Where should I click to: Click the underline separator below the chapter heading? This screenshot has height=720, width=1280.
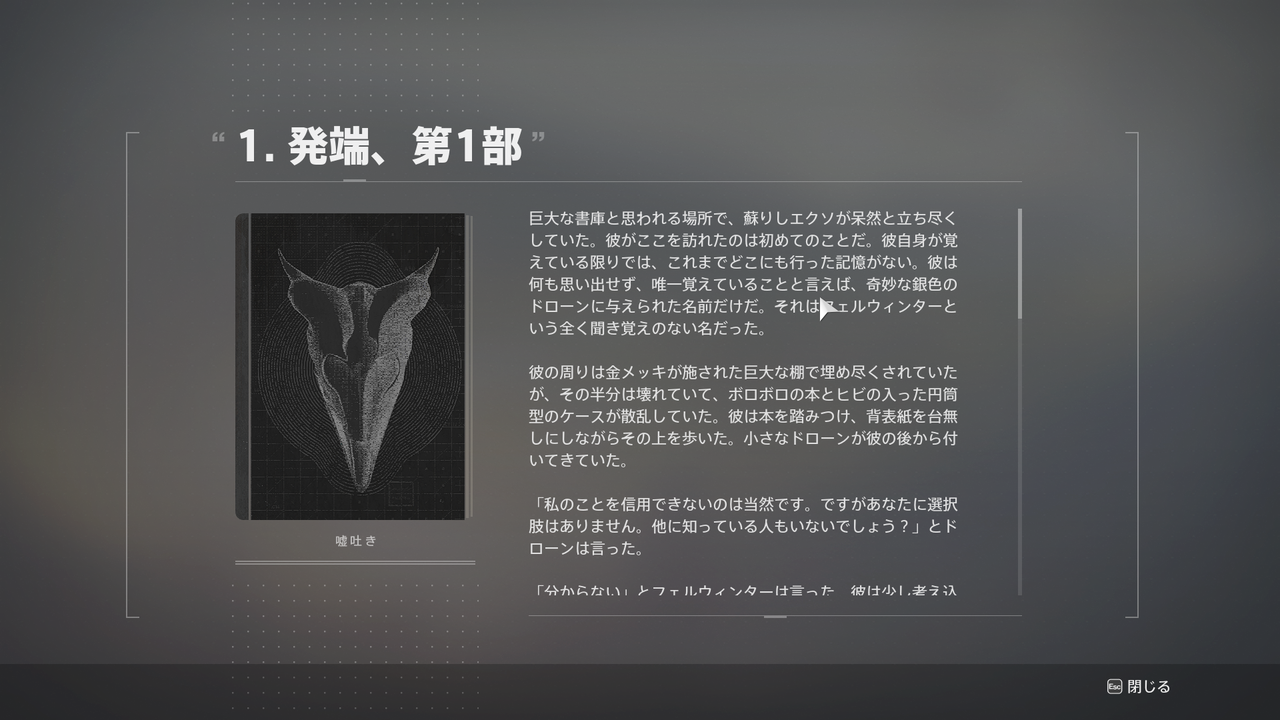628,180
